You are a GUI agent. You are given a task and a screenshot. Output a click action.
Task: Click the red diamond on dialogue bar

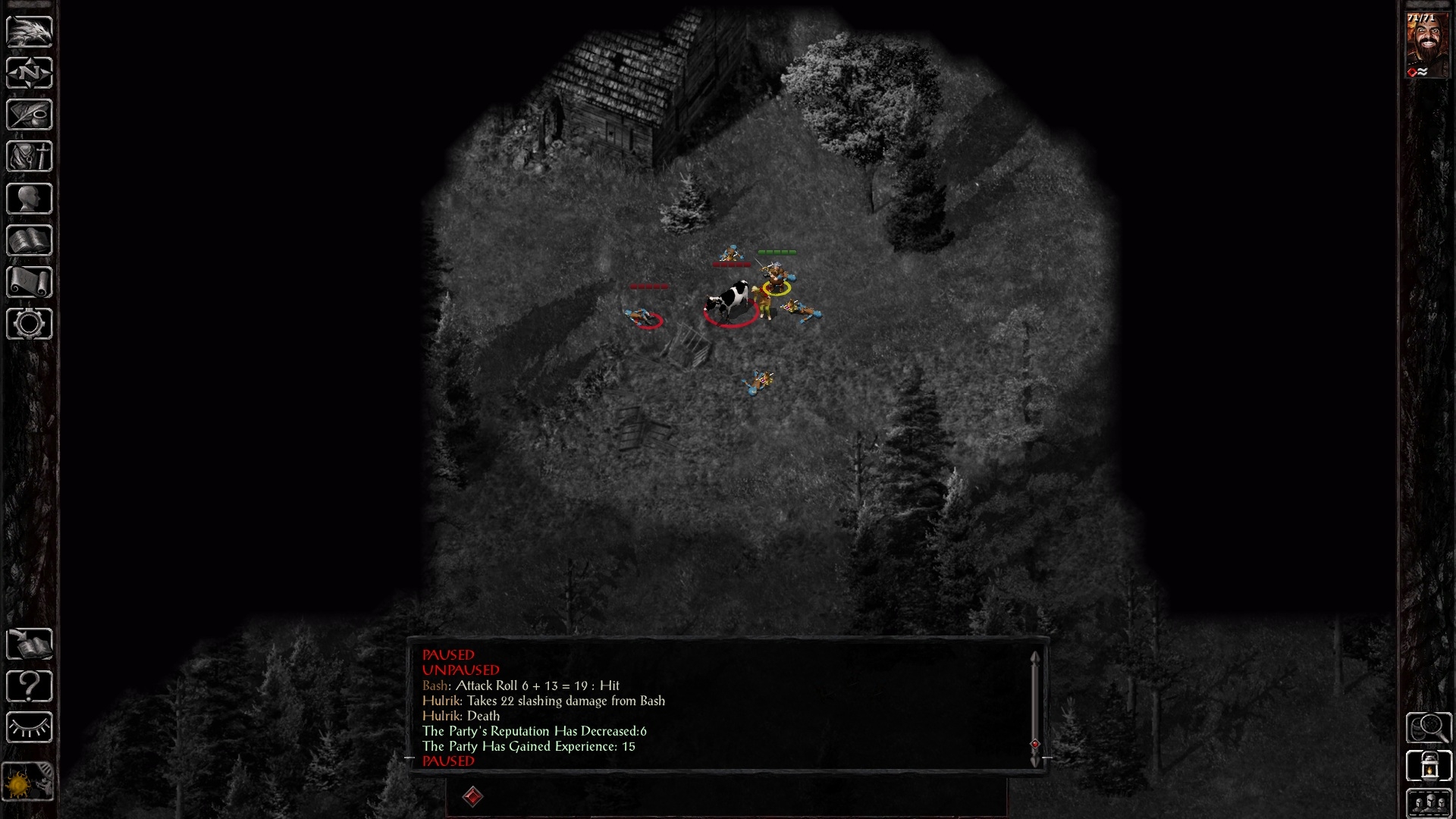(472, 797)
